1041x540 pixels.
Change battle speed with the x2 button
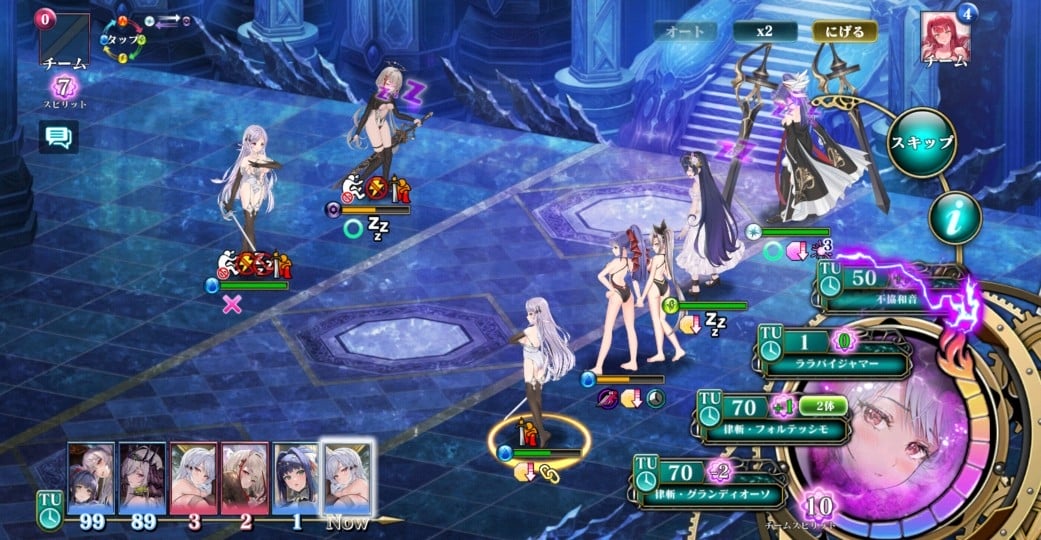(x=765, y=31)
